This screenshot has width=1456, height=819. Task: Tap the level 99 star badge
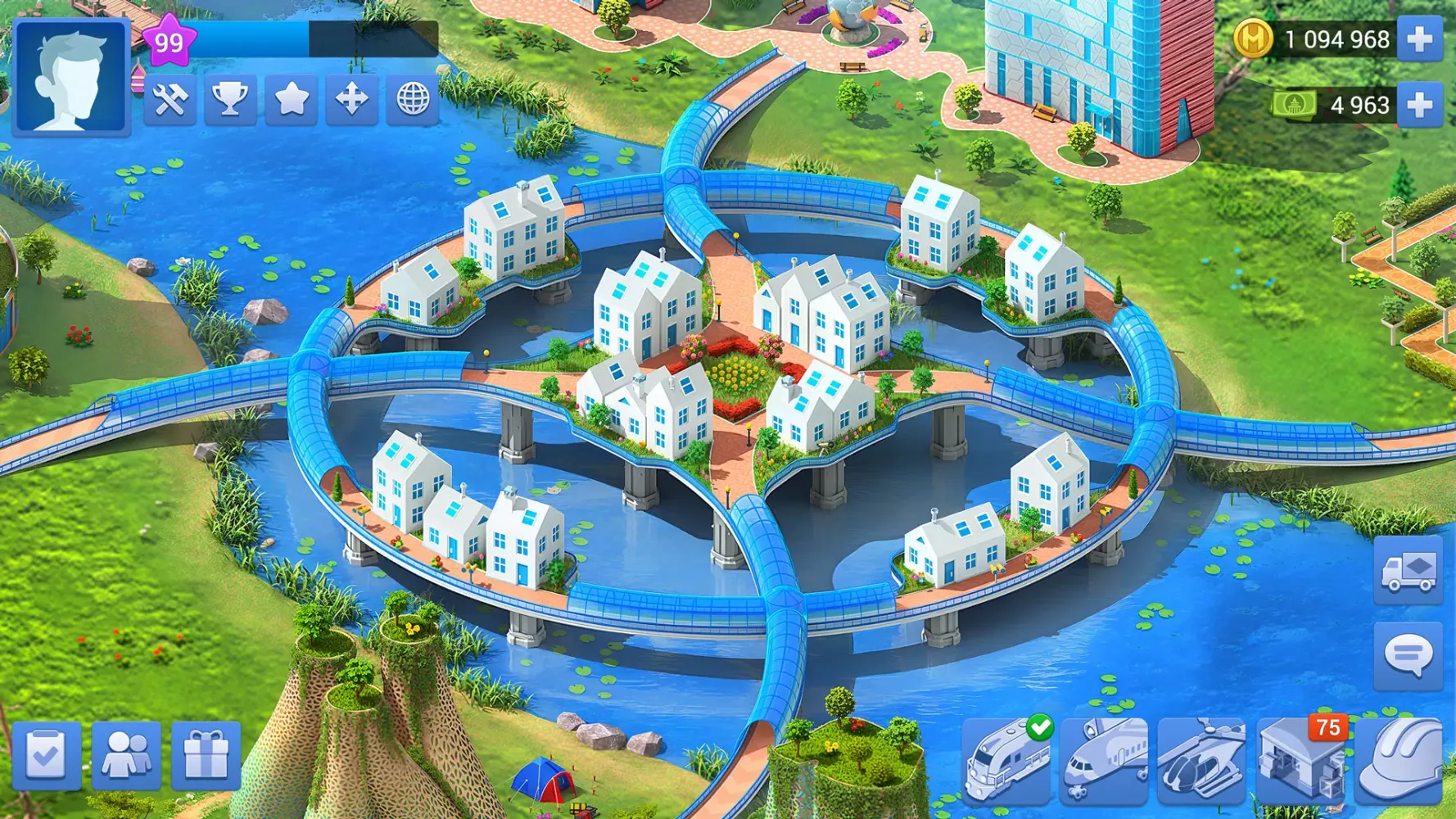(x=169, y=41)
